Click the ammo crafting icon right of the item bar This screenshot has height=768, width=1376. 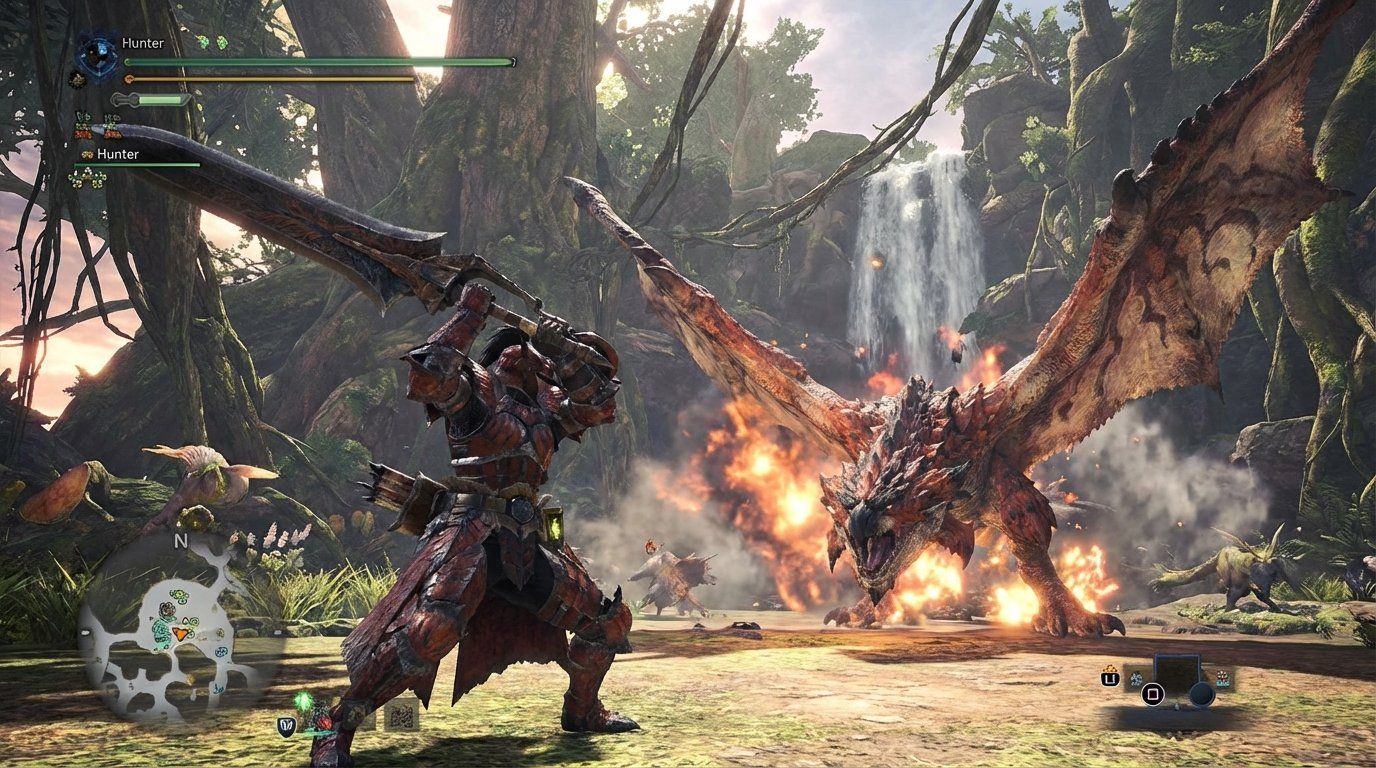tap(1222, 677)
